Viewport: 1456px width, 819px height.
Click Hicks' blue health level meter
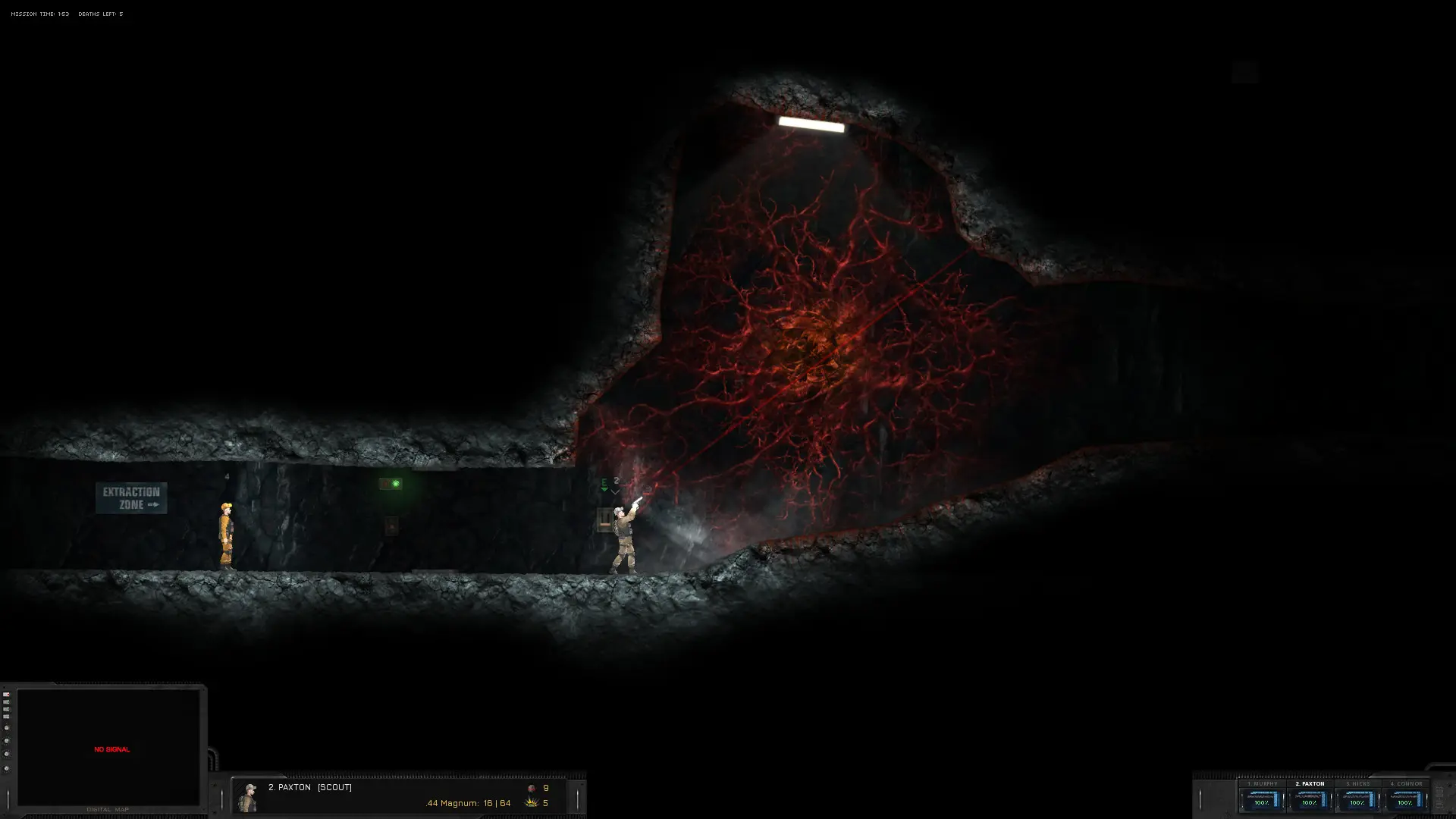(1371, 800)
